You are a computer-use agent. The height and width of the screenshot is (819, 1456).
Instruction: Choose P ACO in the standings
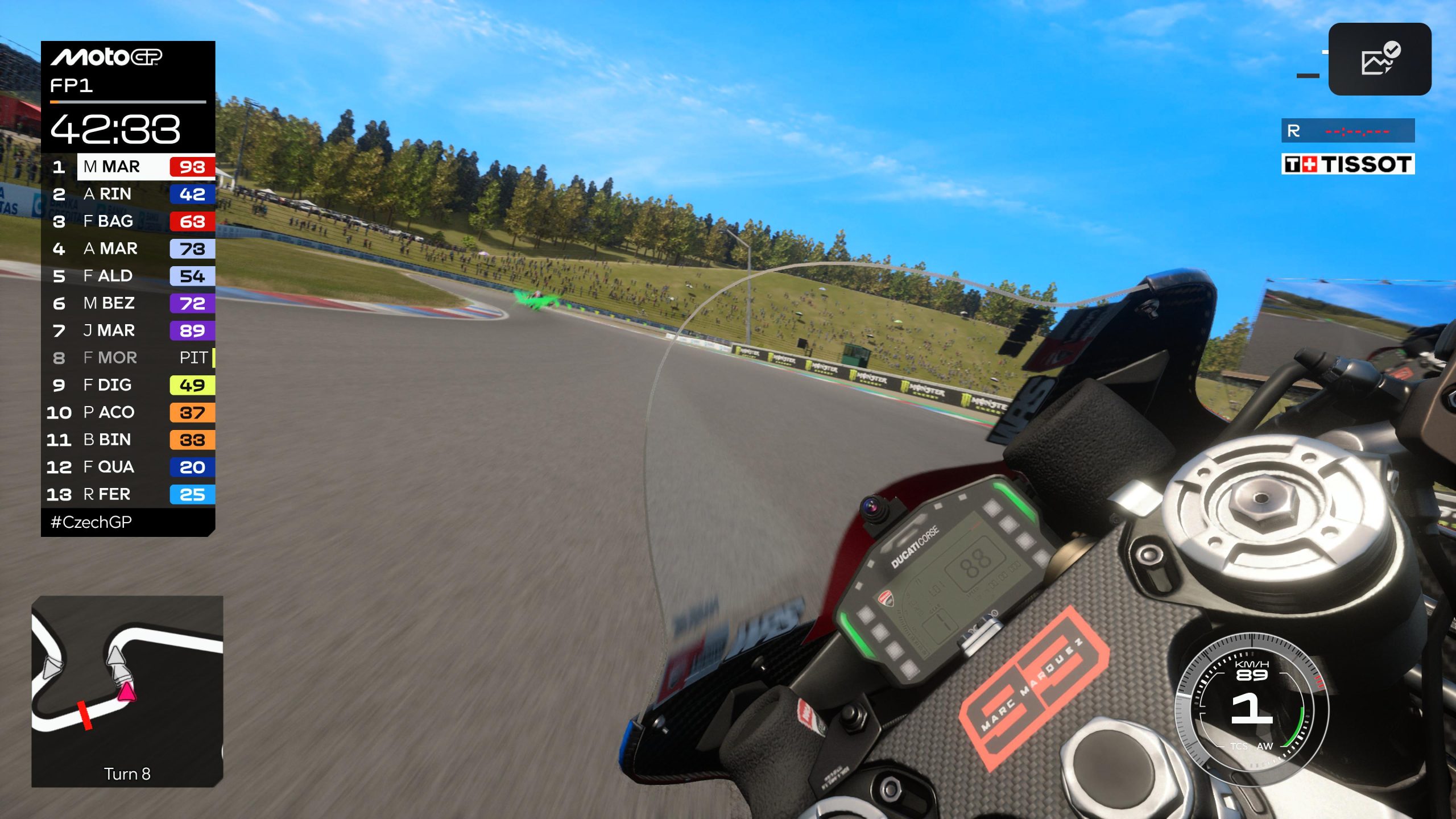click(x=129, y=412)
